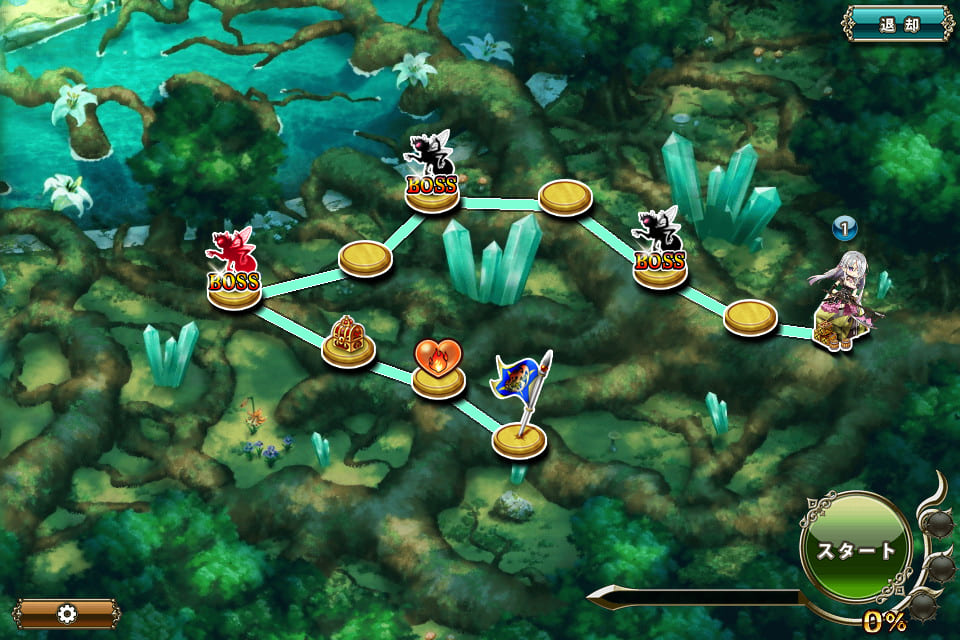Select the flaming heart map node
Viewport: 960px width, 640px height.
[439, 371]
